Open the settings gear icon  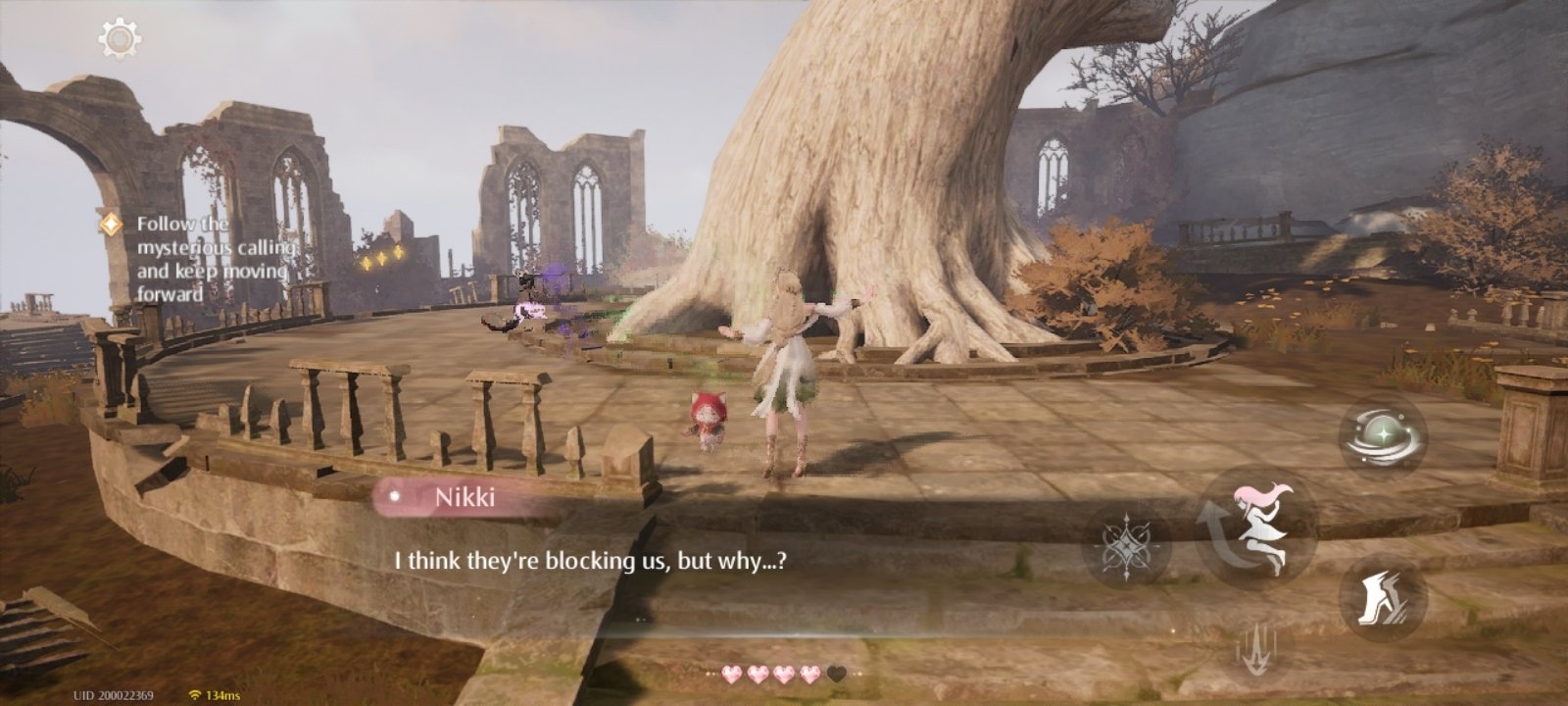[120, 39]
